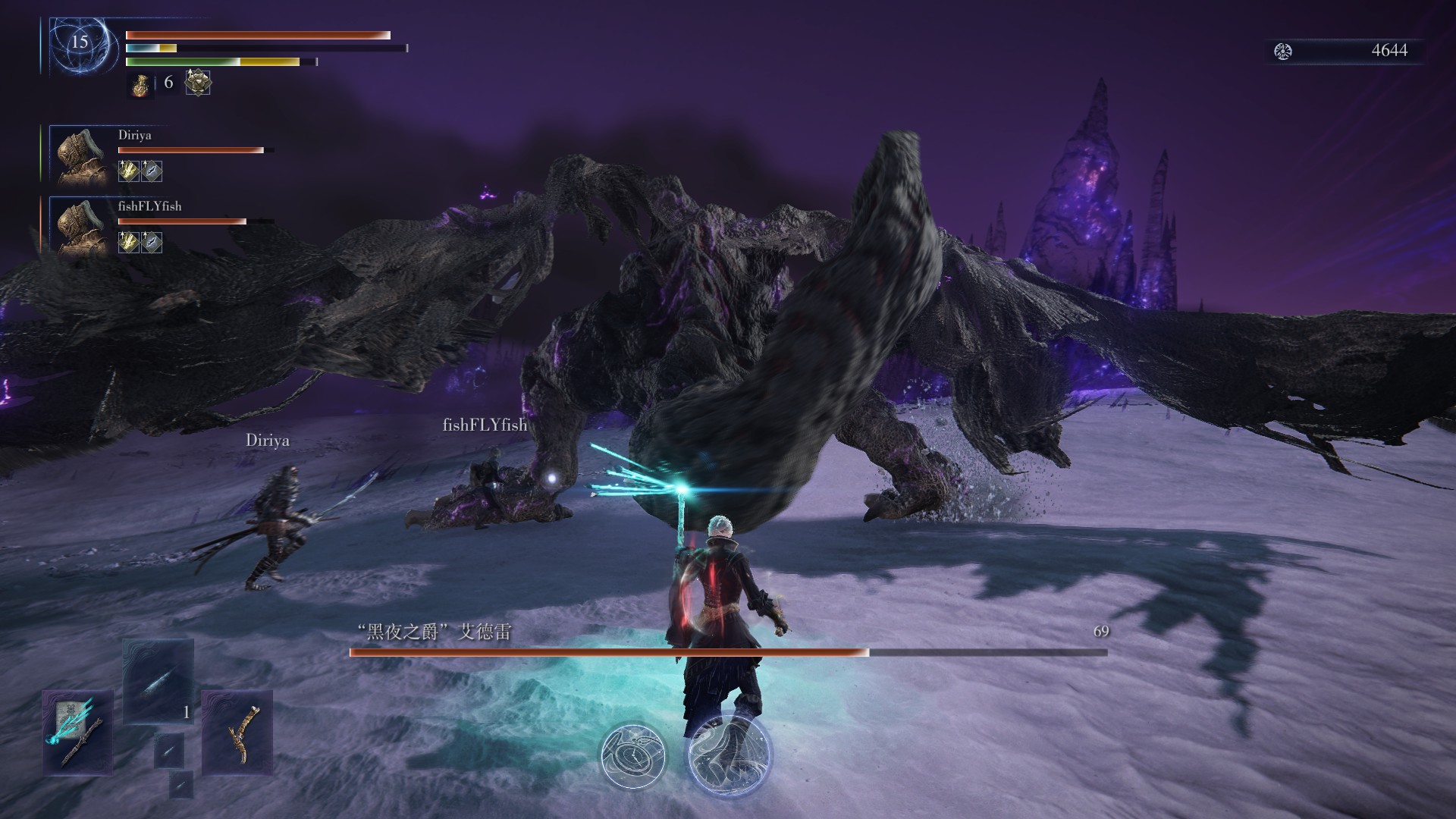Inspect Diriya's golden lightning buff icon

128,171
